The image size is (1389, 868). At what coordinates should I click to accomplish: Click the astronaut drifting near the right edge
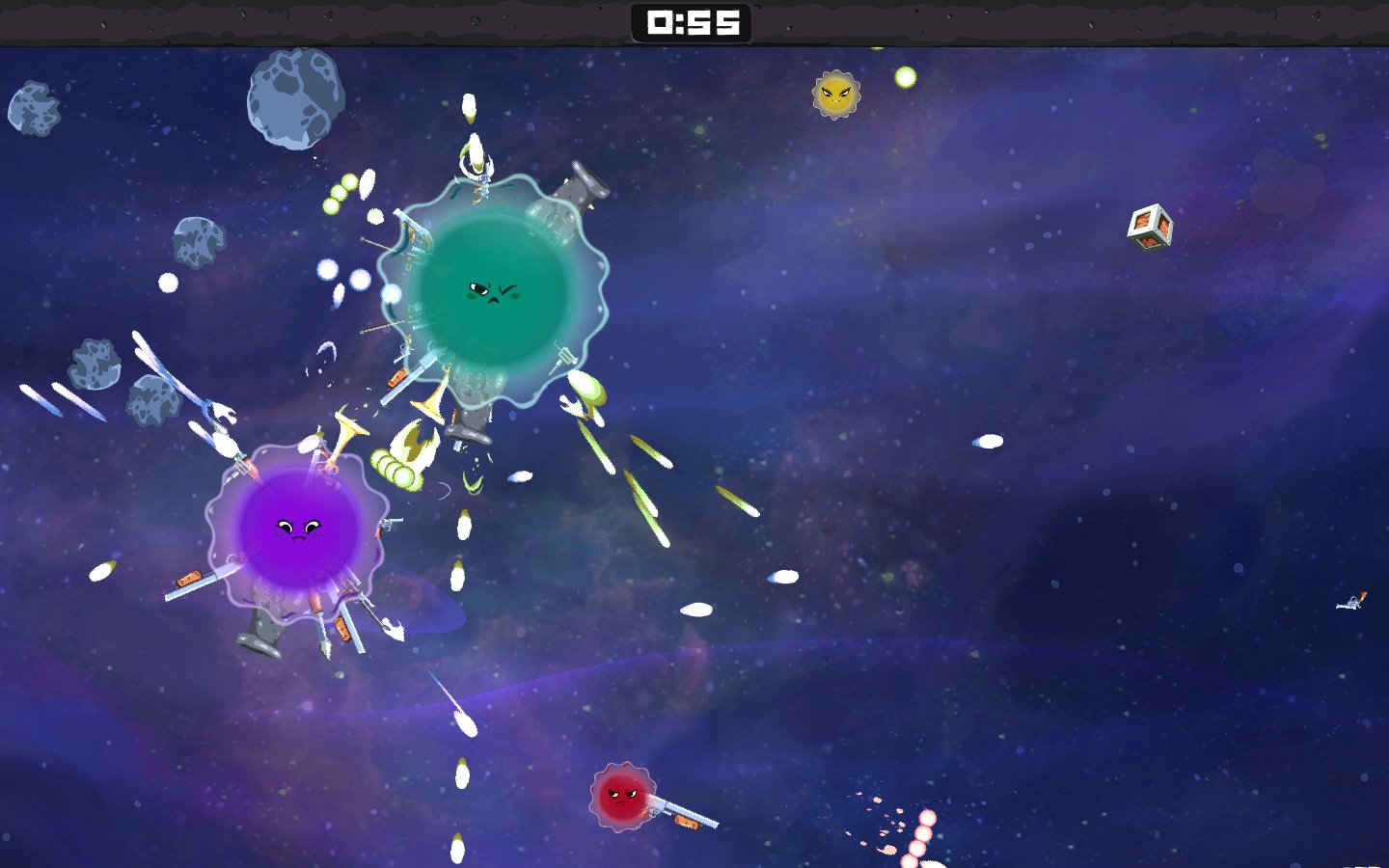(1348, 605)
